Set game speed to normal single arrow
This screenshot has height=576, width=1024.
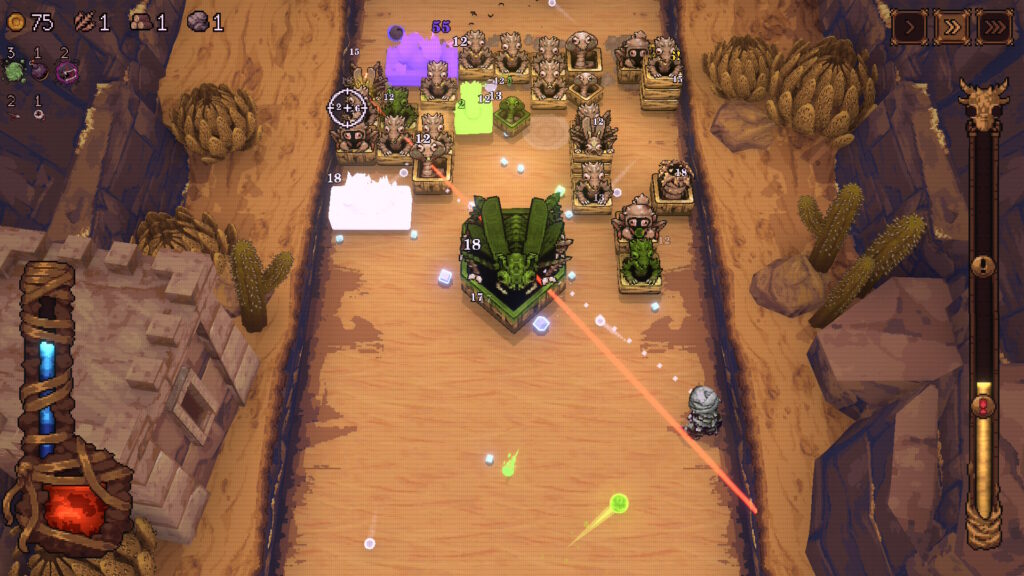coord(910,25)
